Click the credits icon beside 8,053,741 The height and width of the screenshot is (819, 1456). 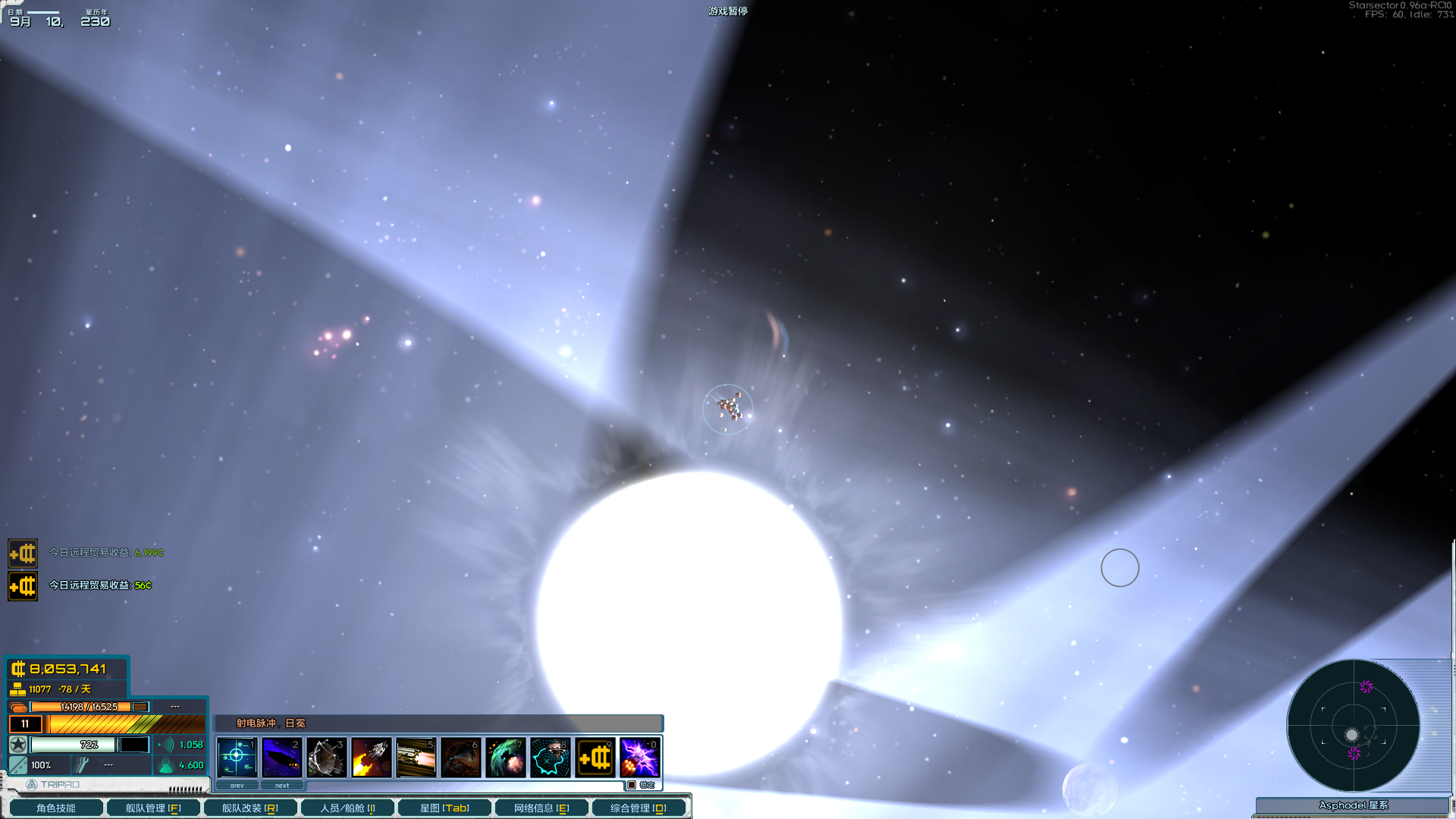coord(20,670)
